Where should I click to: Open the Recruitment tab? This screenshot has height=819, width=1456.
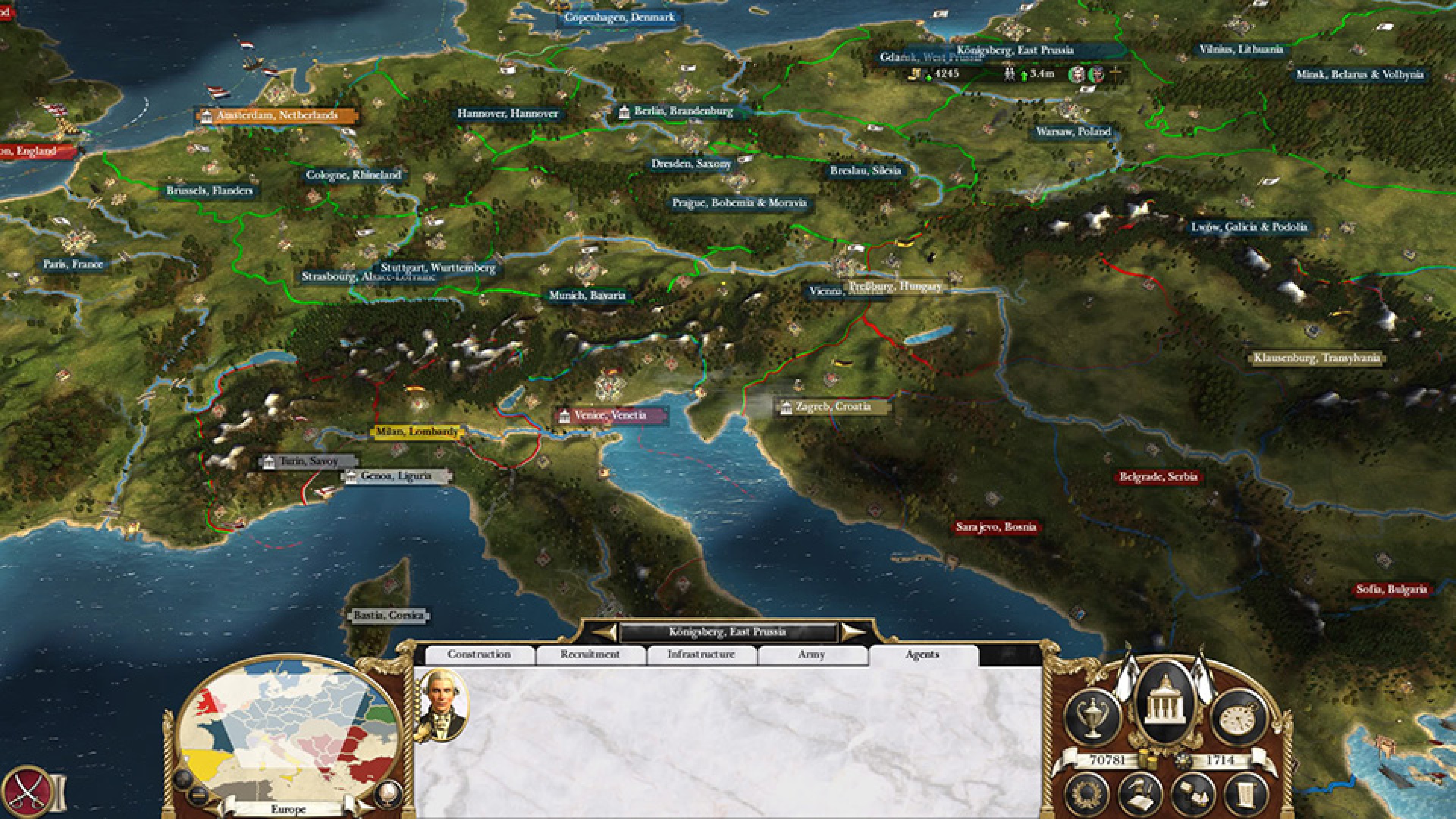tap(590, 654)
